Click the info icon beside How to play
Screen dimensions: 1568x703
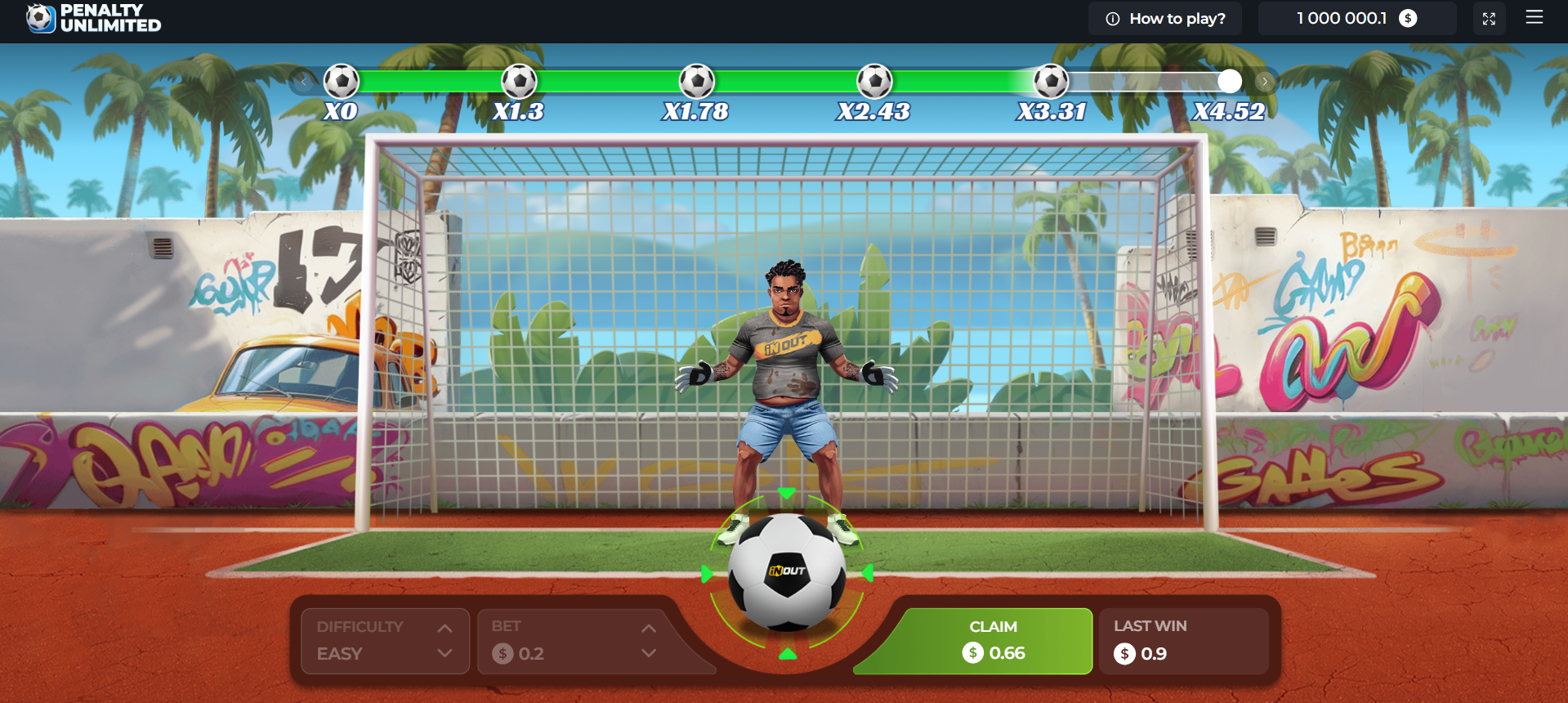click(1113, 18)
